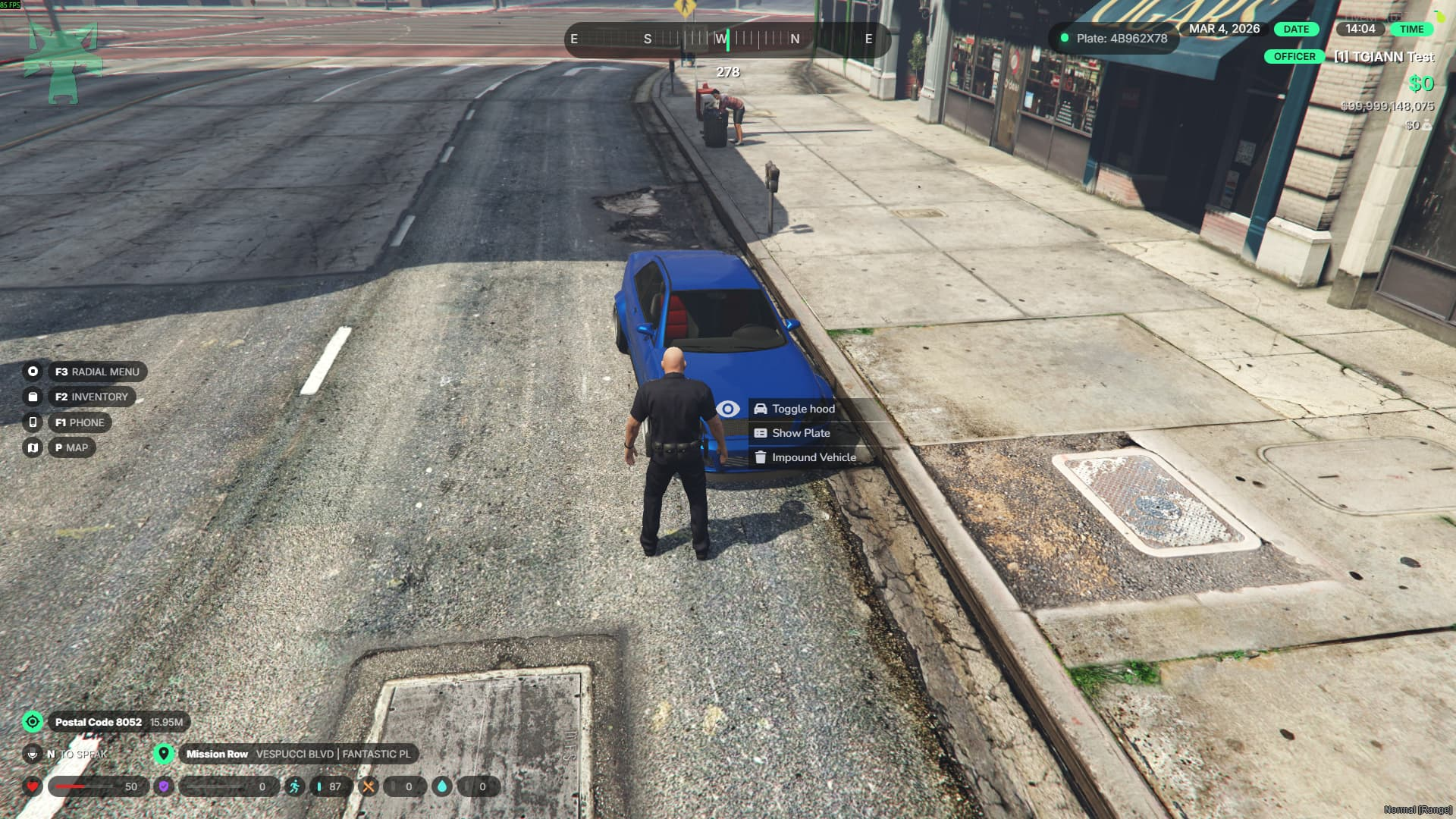The height and width of the screenshot is (819, 1456).
Task: Open the Map shortcut icon
Action: coord(33,447)
